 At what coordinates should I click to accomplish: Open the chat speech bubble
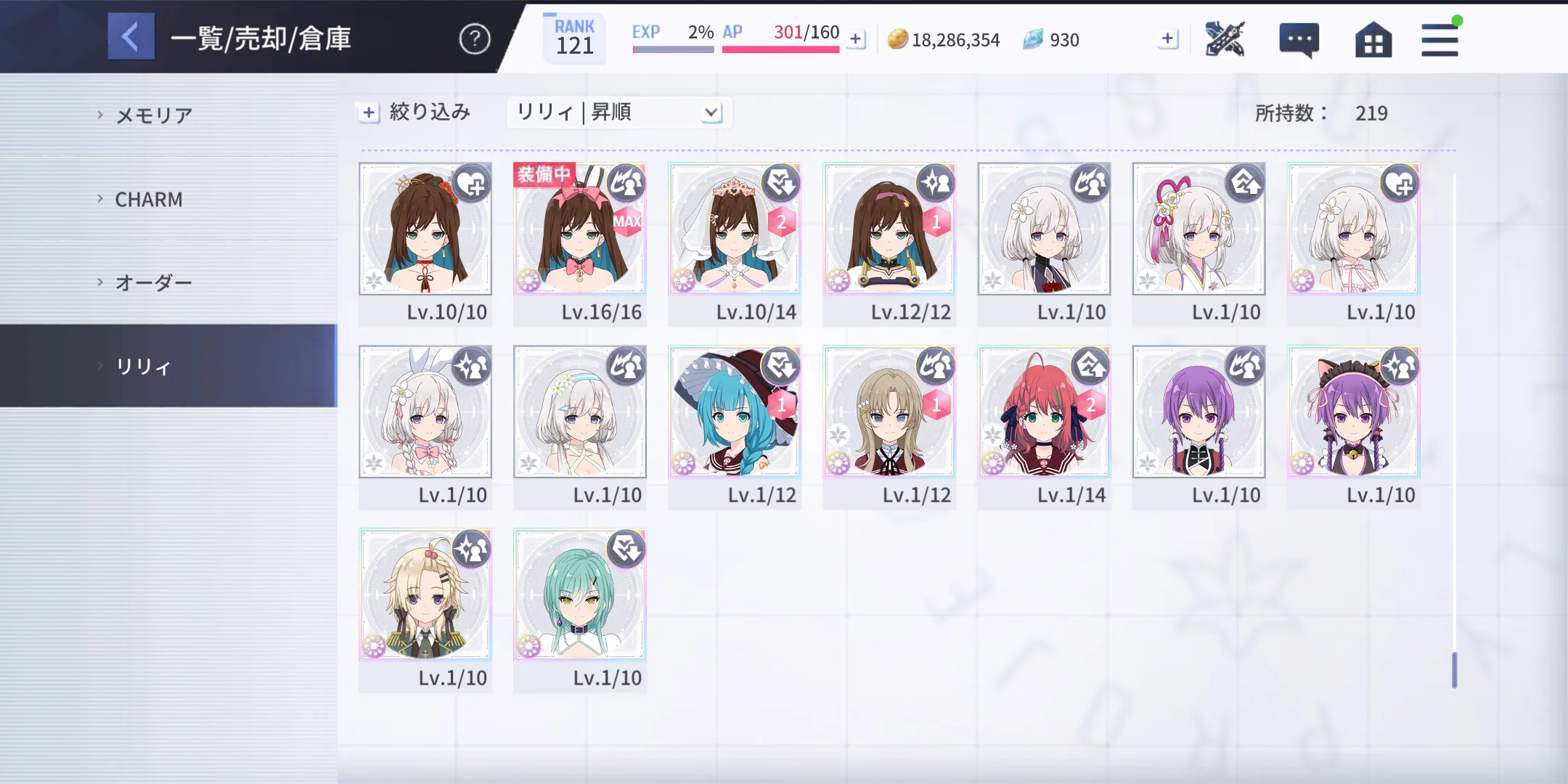[x=1299, y=39]
